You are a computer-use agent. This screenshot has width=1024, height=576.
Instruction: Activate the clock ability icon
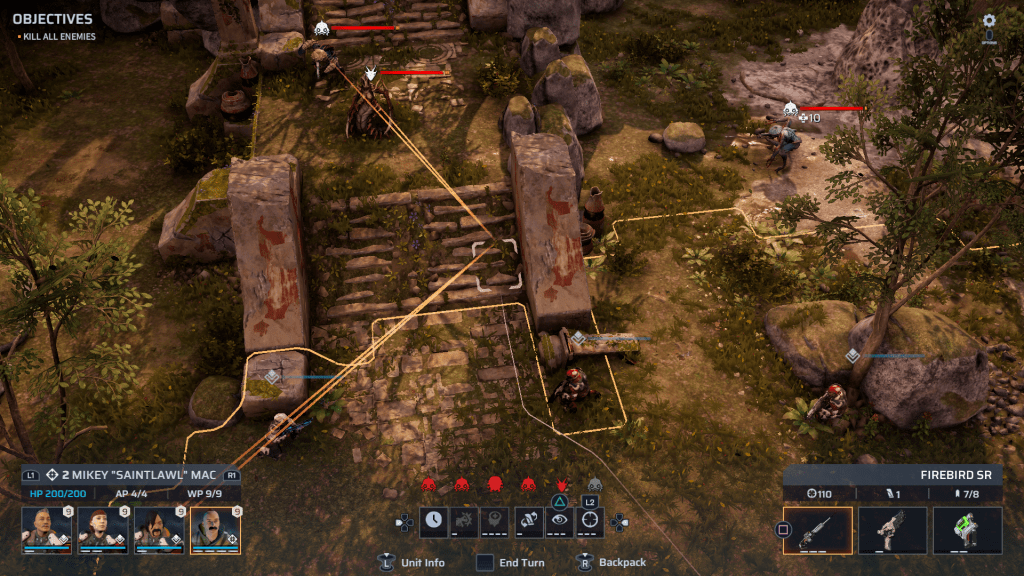click(x=433, y=520)
